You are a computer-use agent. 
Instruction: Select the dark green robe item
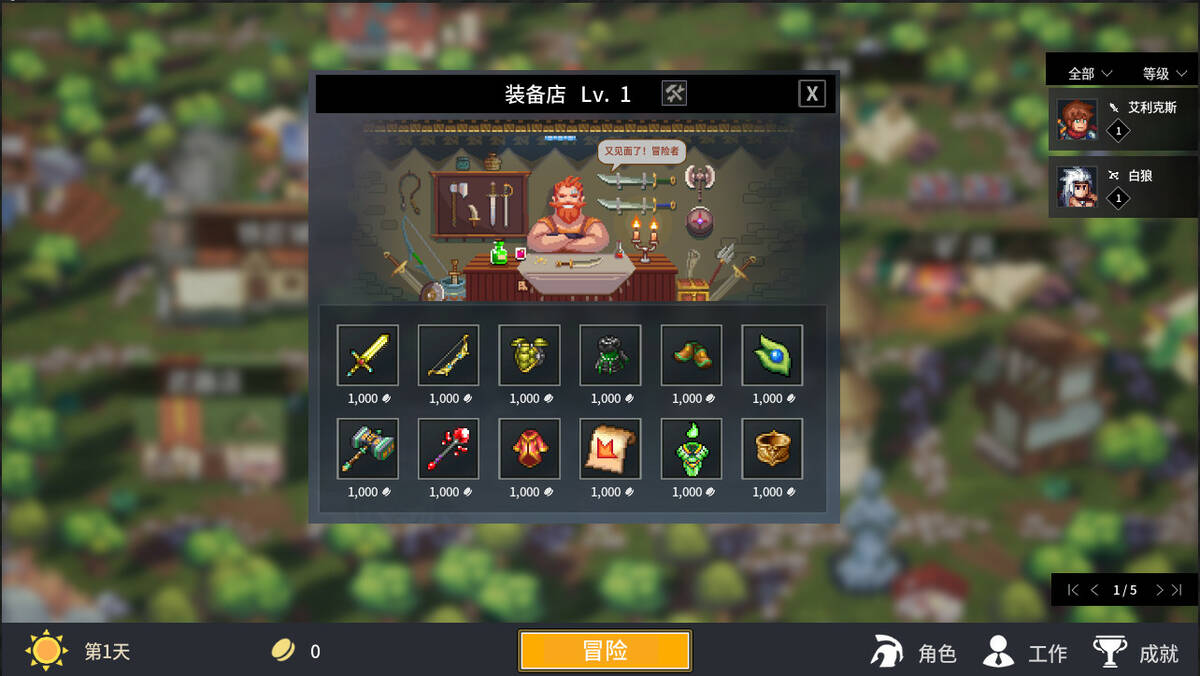coord(610,355)
